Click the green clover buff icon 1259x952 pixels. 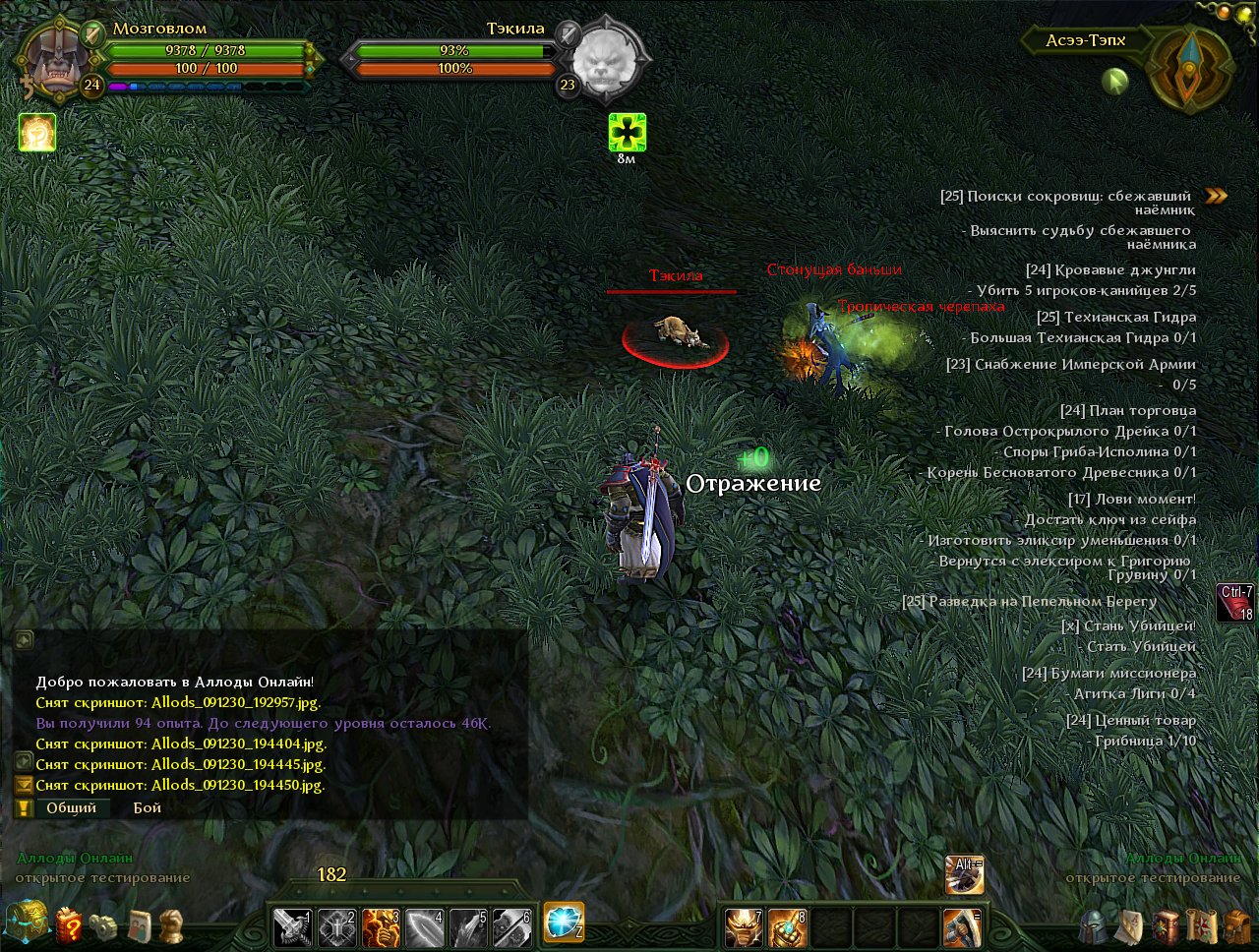tap(627, 132)
